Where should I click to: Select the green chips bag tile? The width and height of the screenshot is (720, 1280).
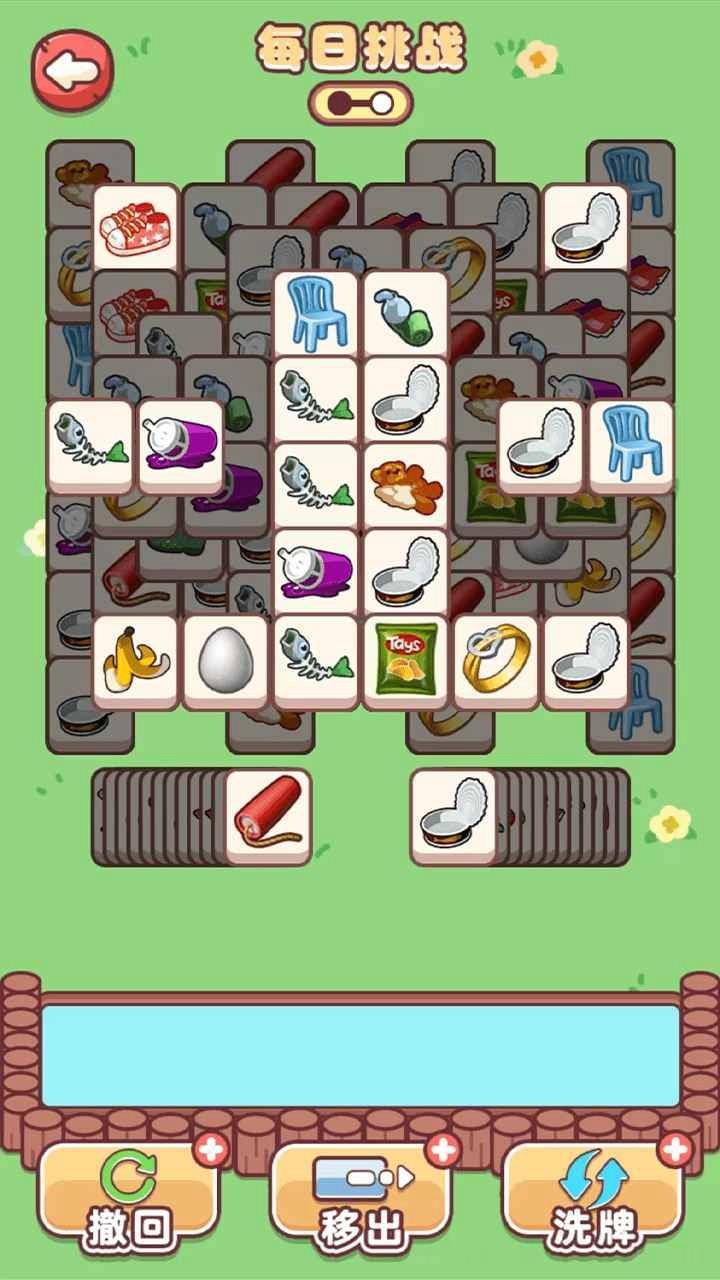pos(405,658)
